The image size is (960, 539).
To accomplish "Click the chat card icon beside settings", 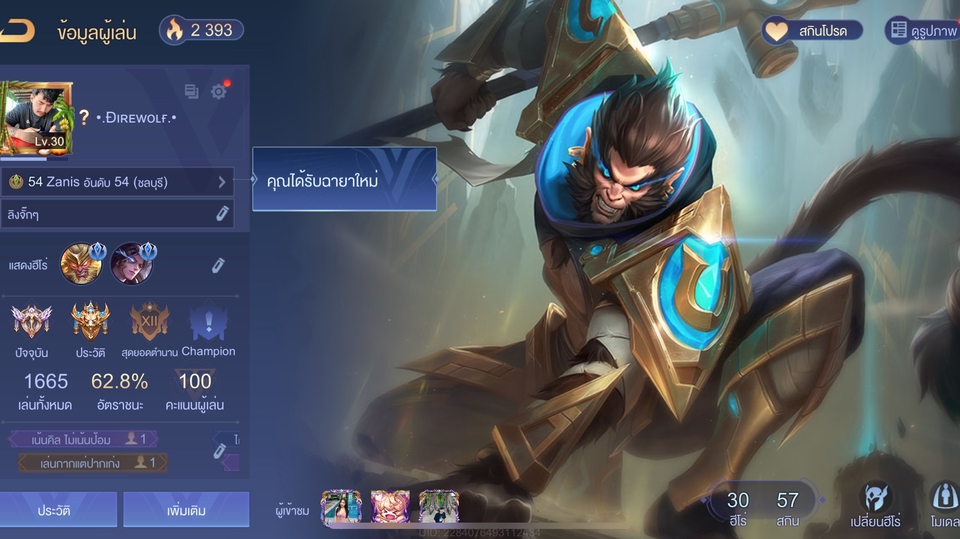I will (191, 92).
